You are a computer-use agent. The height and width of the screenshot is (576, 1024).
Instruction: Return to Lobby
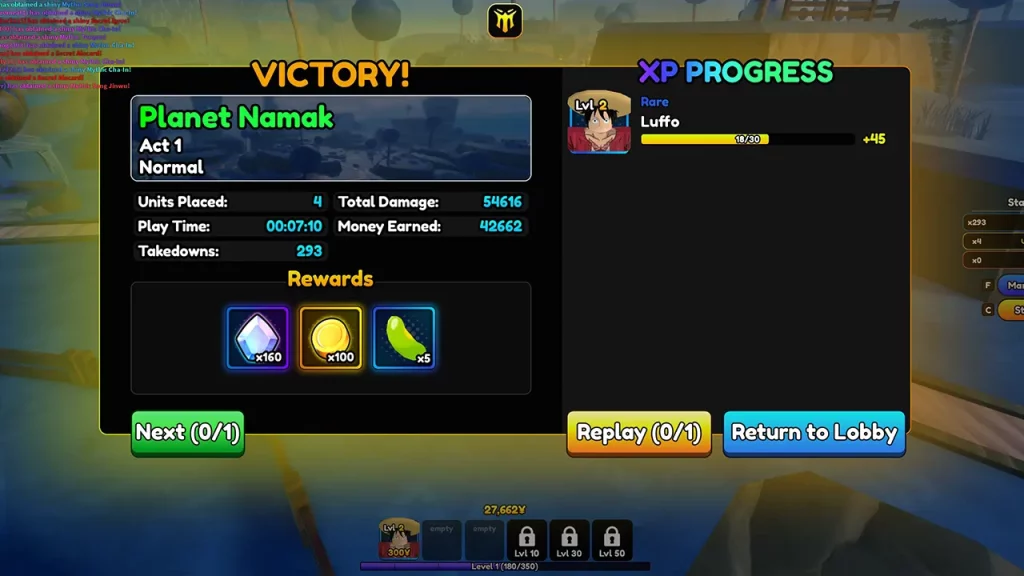pos(814,433)
